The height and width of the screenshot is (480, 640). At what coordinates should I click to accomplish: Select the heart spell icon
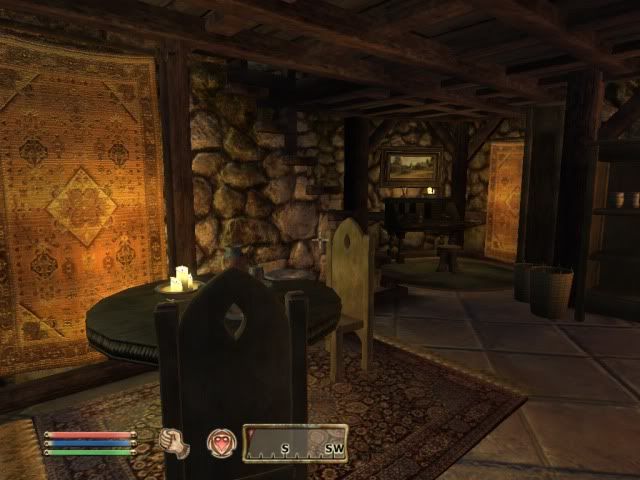(x=221, y=442)
